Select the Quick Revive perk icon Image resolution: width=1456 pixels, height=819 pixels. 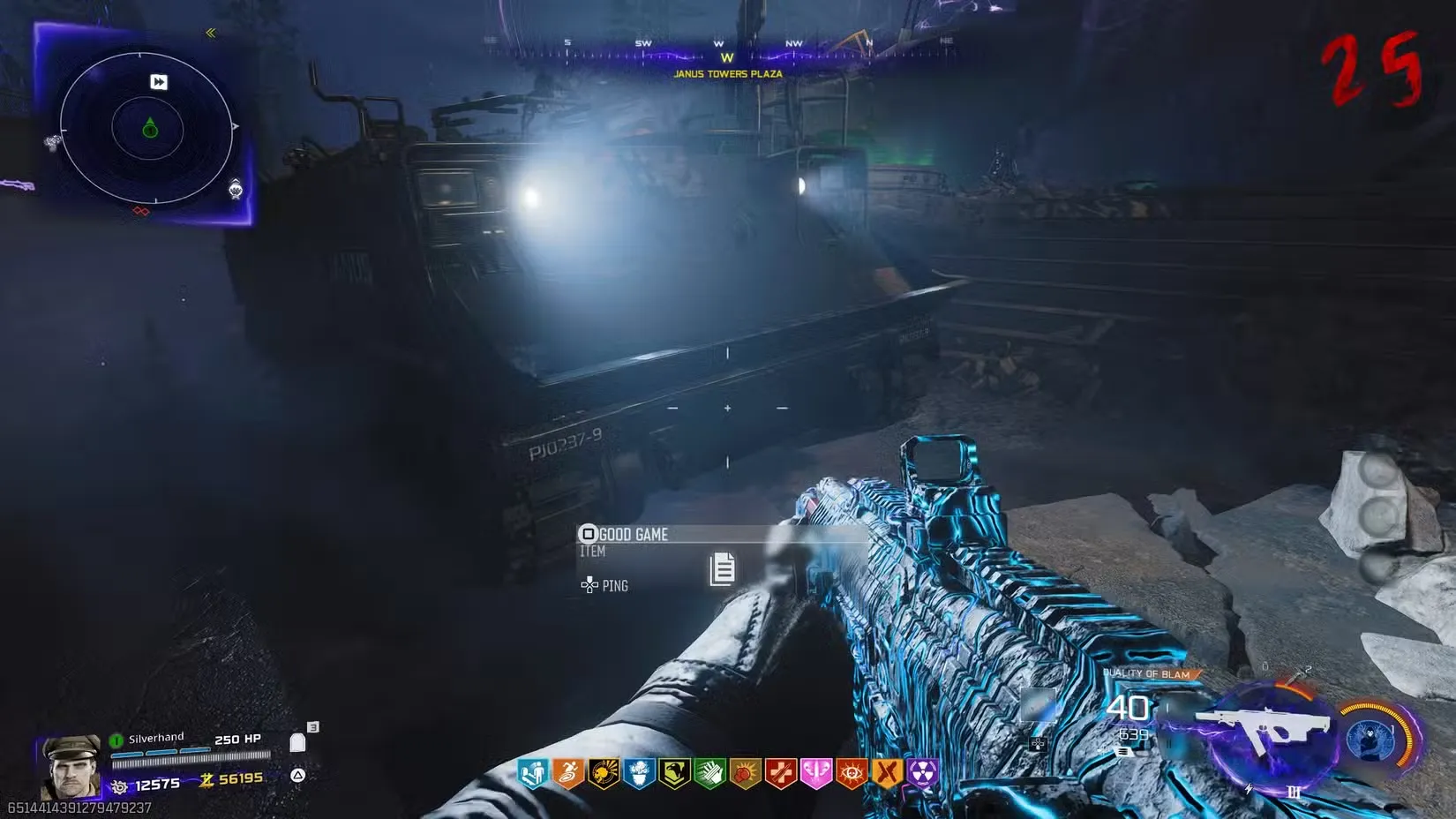532,775
